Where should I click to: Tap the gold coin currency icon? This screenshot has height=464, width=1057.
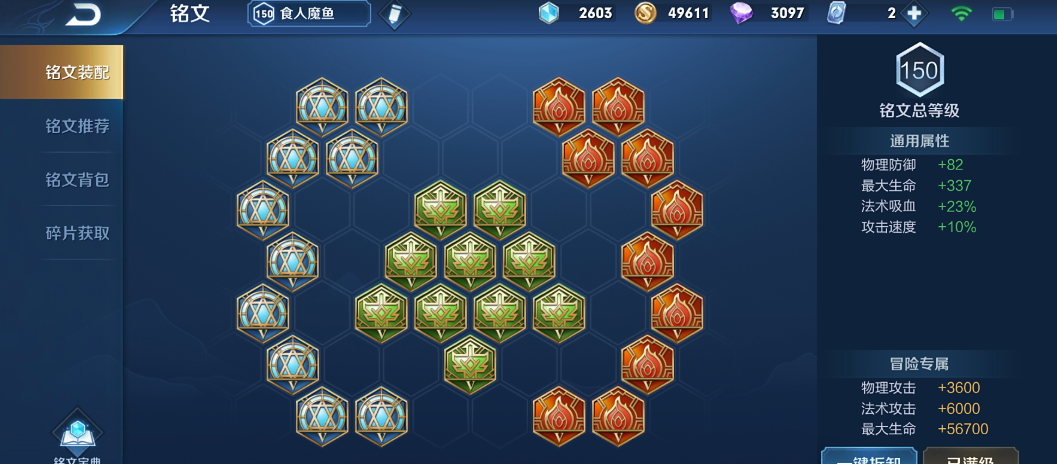pyautogui.click(x=646, y=13)
